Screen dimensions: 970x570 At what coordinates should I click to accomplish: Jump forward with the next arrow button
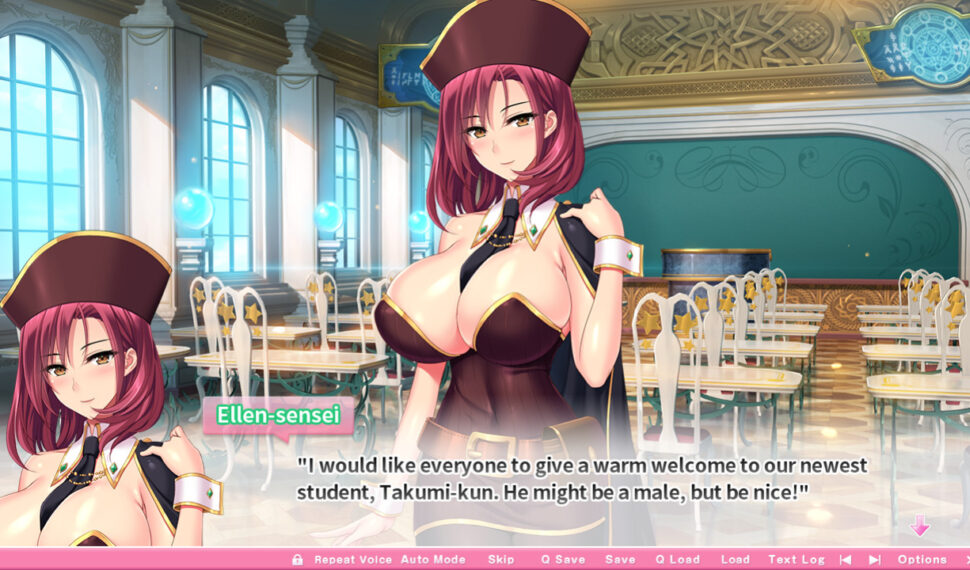point(874,560)
